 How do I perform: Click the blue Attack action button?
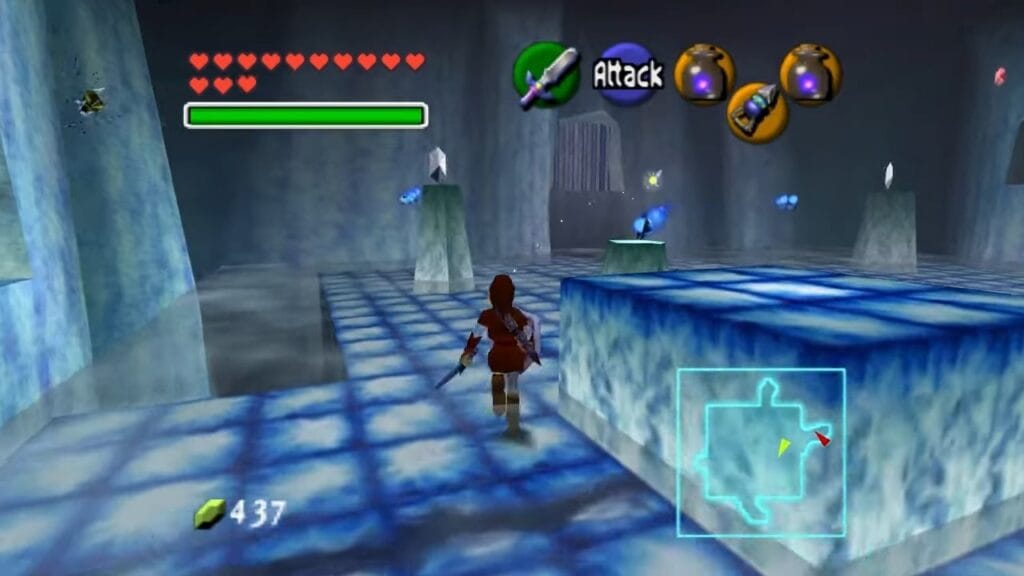coord(628,74)
